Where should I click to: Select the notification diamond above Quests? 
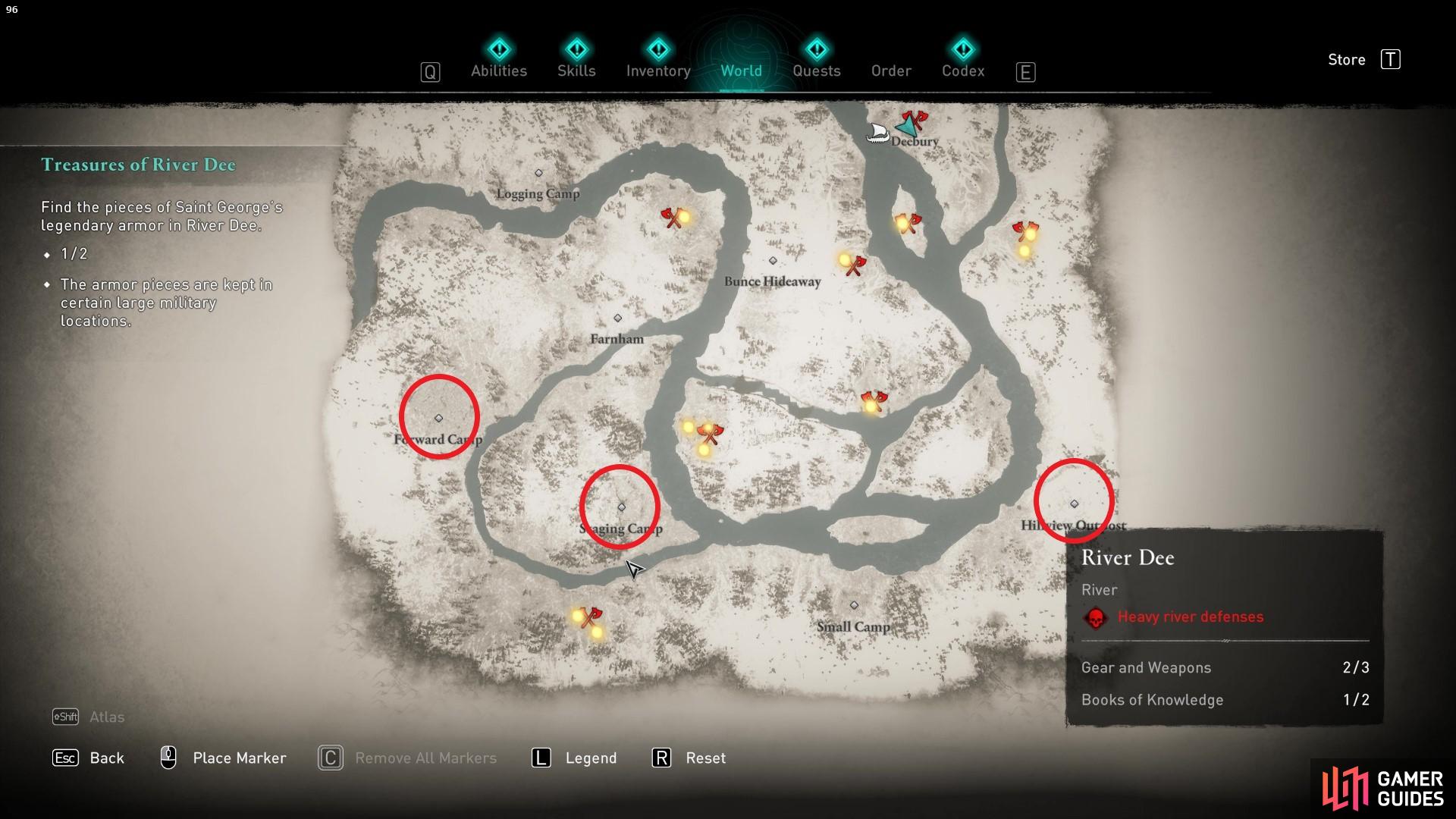coord(816,48)
